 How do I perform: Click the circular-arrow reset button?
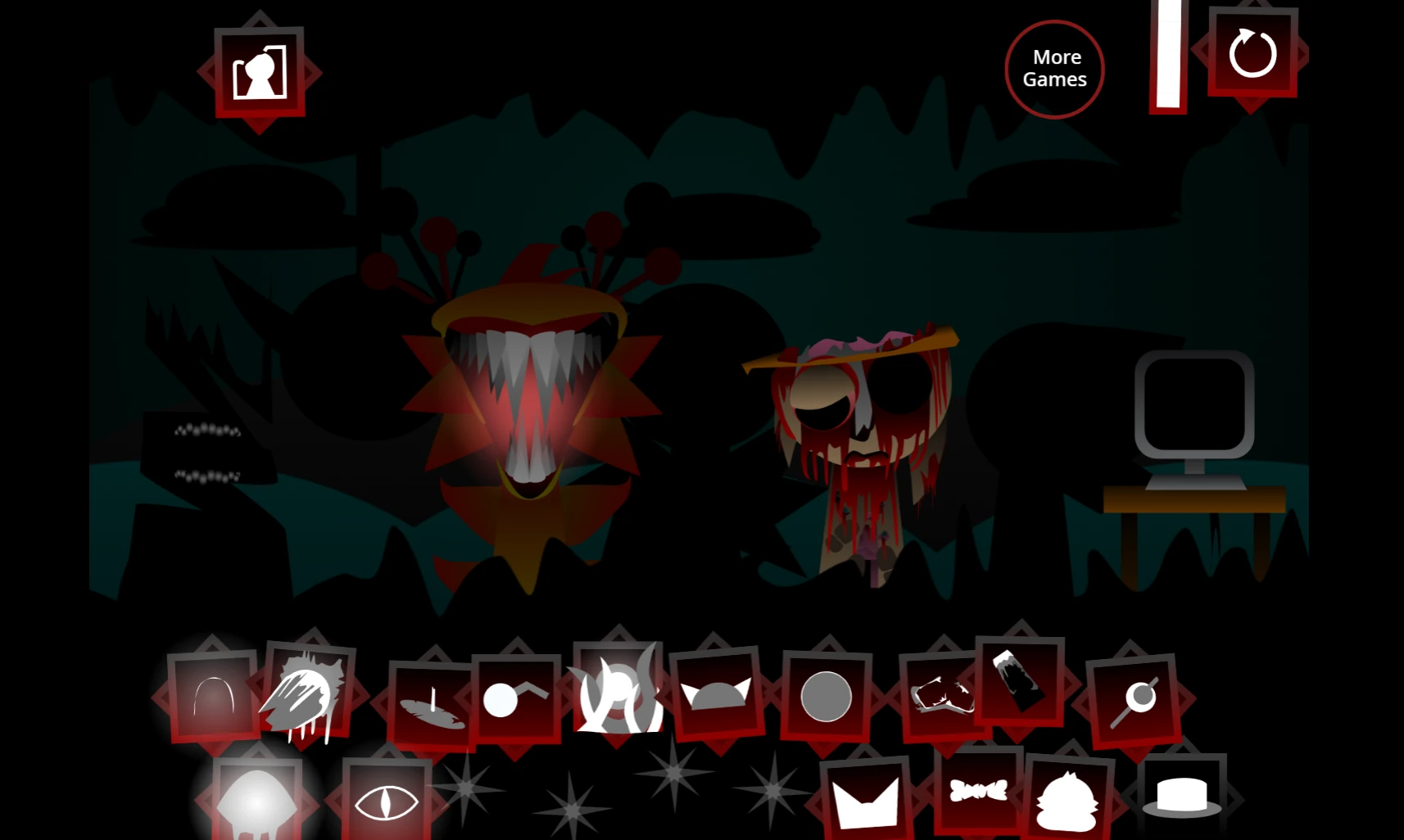coord(1252,54)
